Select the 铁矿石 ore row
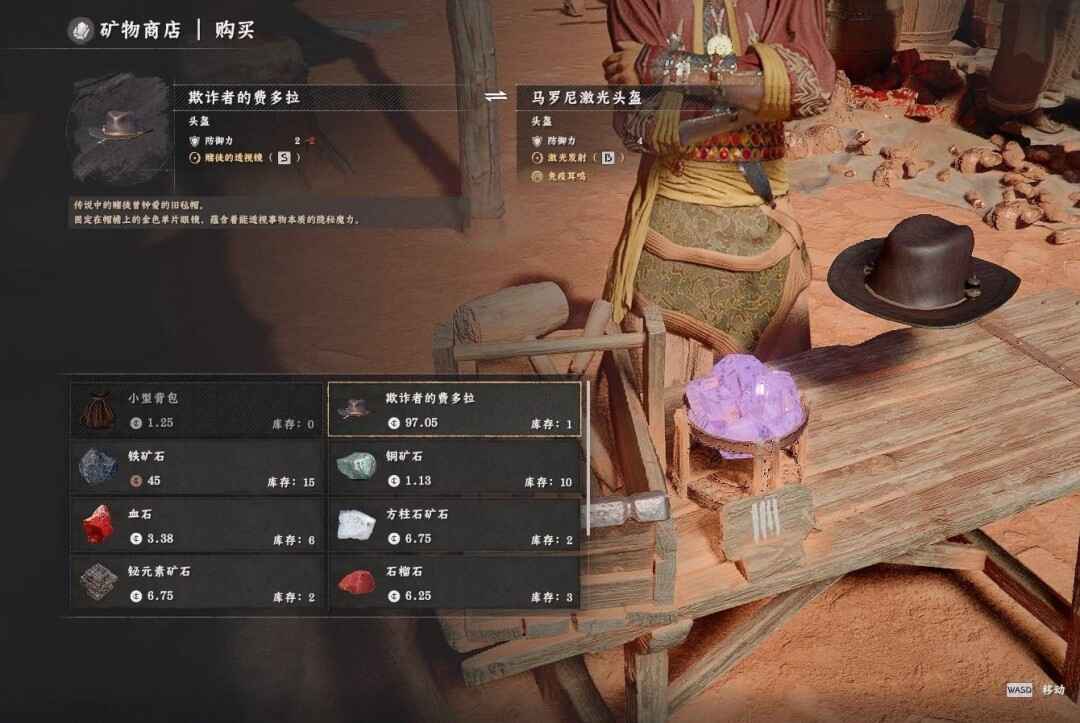 197,467
